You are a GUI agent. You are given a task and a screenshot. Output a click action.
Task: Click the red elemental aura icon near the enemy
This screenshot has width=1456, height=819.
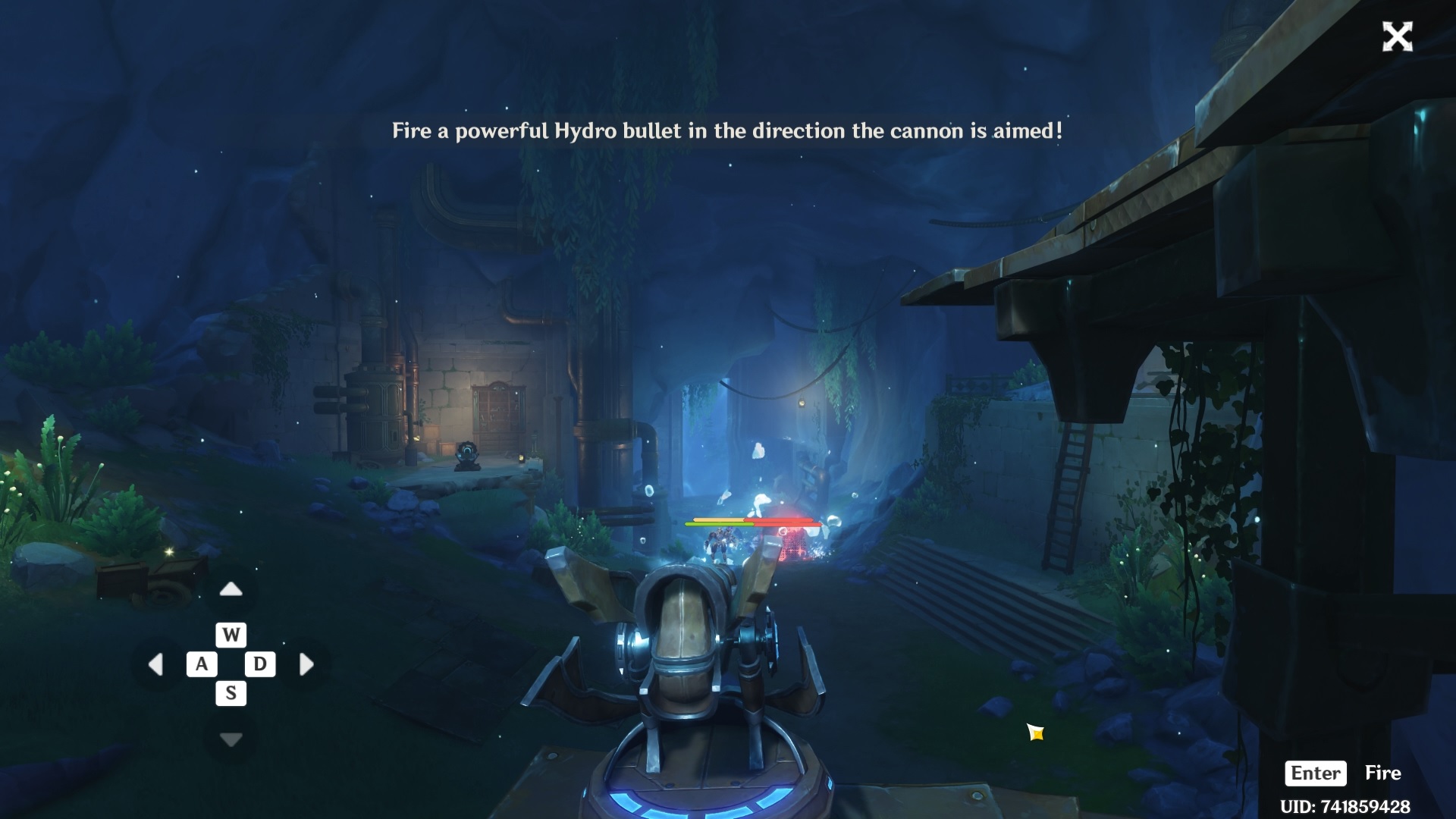(783, 532)
